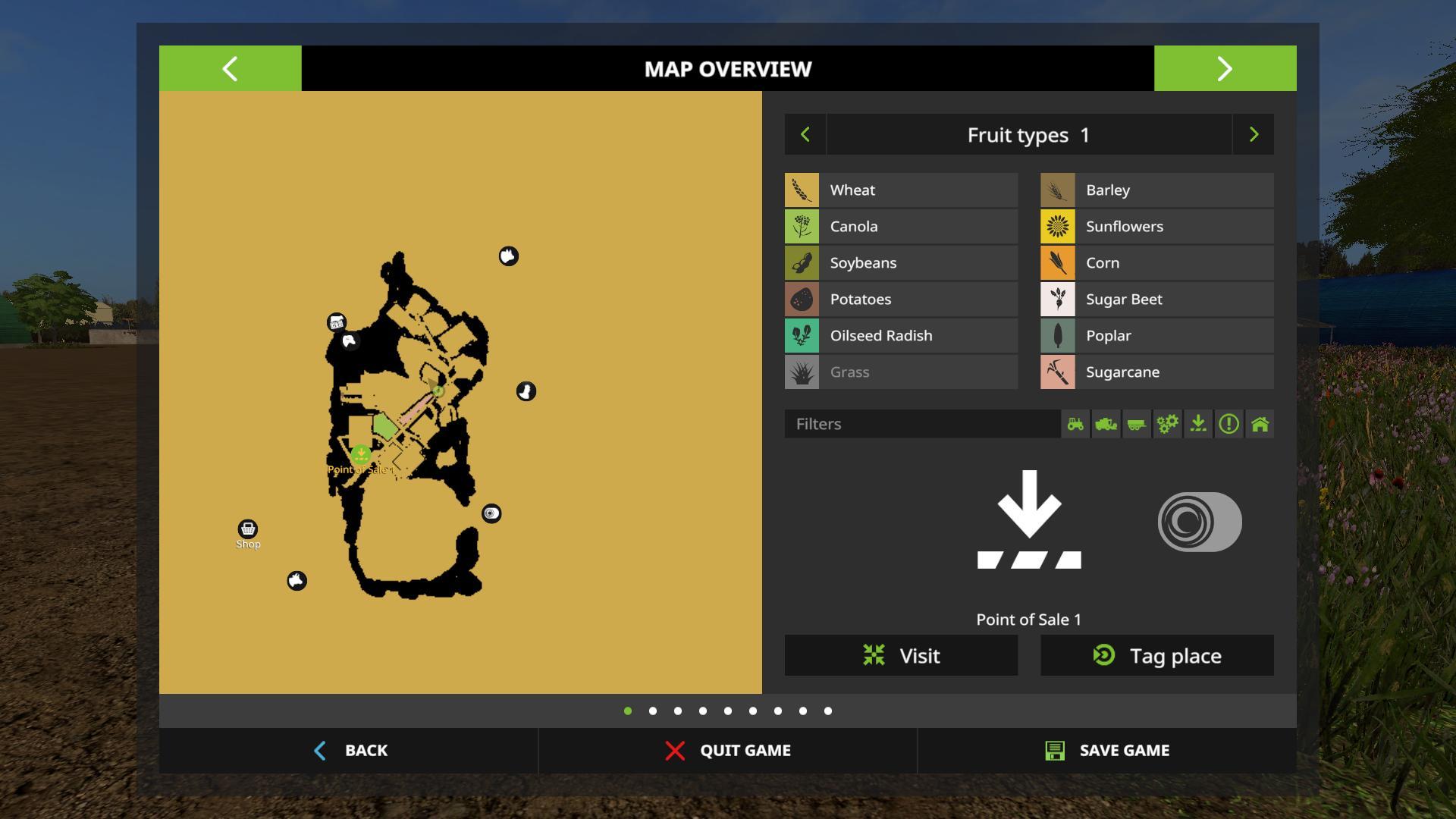Toggle the Corn fruit type

click(x=1156, y=263)
